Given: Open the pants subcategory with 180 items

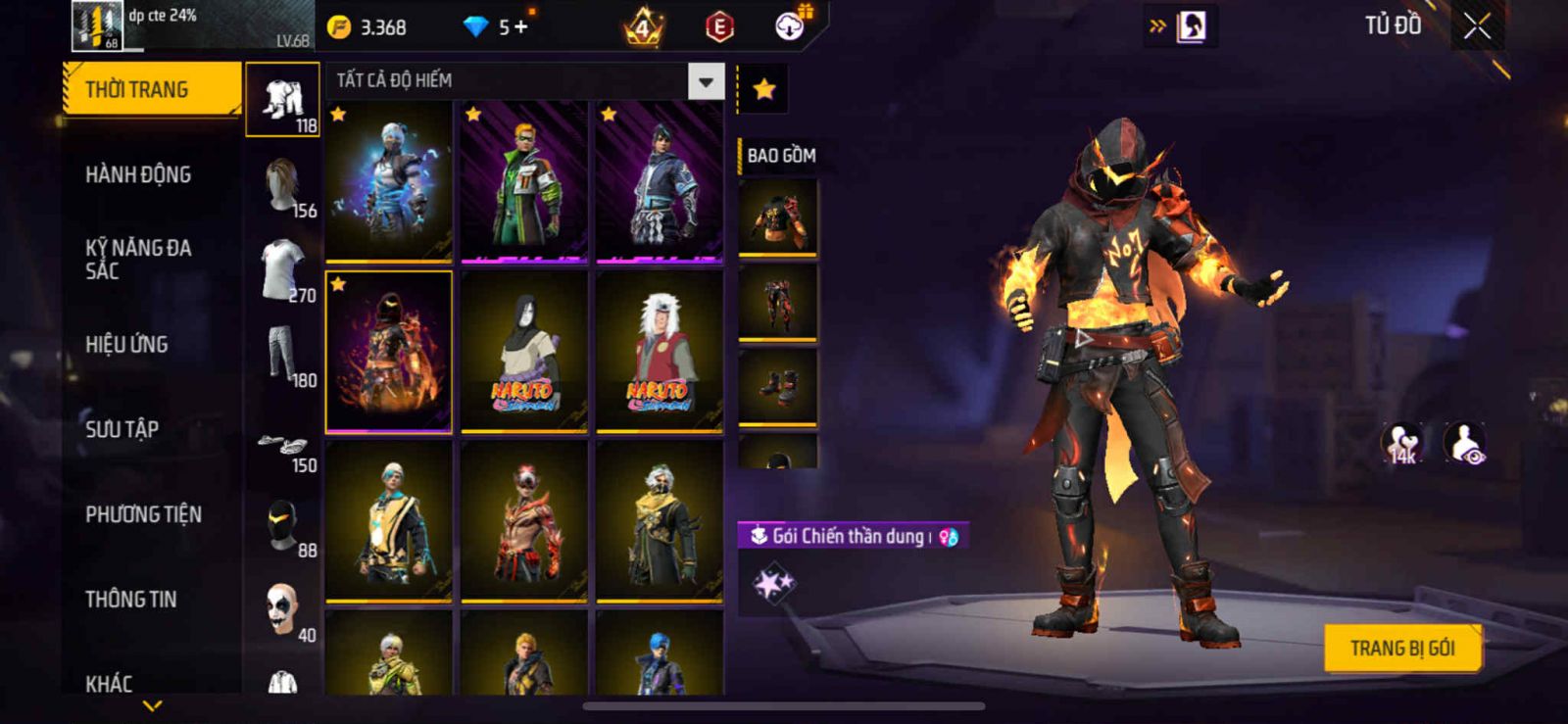Looking at the screenshot, I should pyautogui.click(x=283, y=357).
